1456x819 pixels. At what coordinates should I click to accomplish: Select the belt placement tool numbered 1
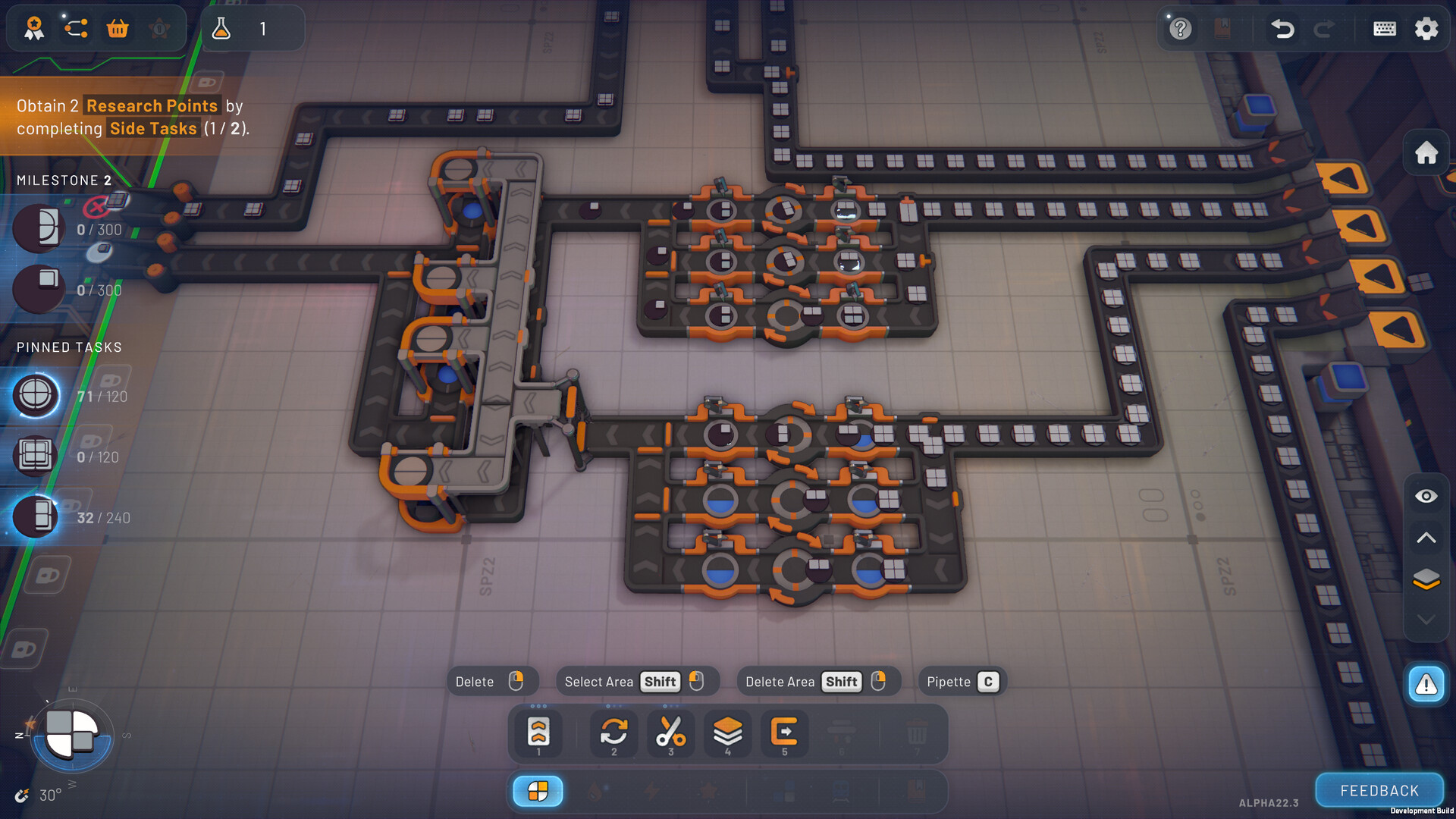pos(538,730)
